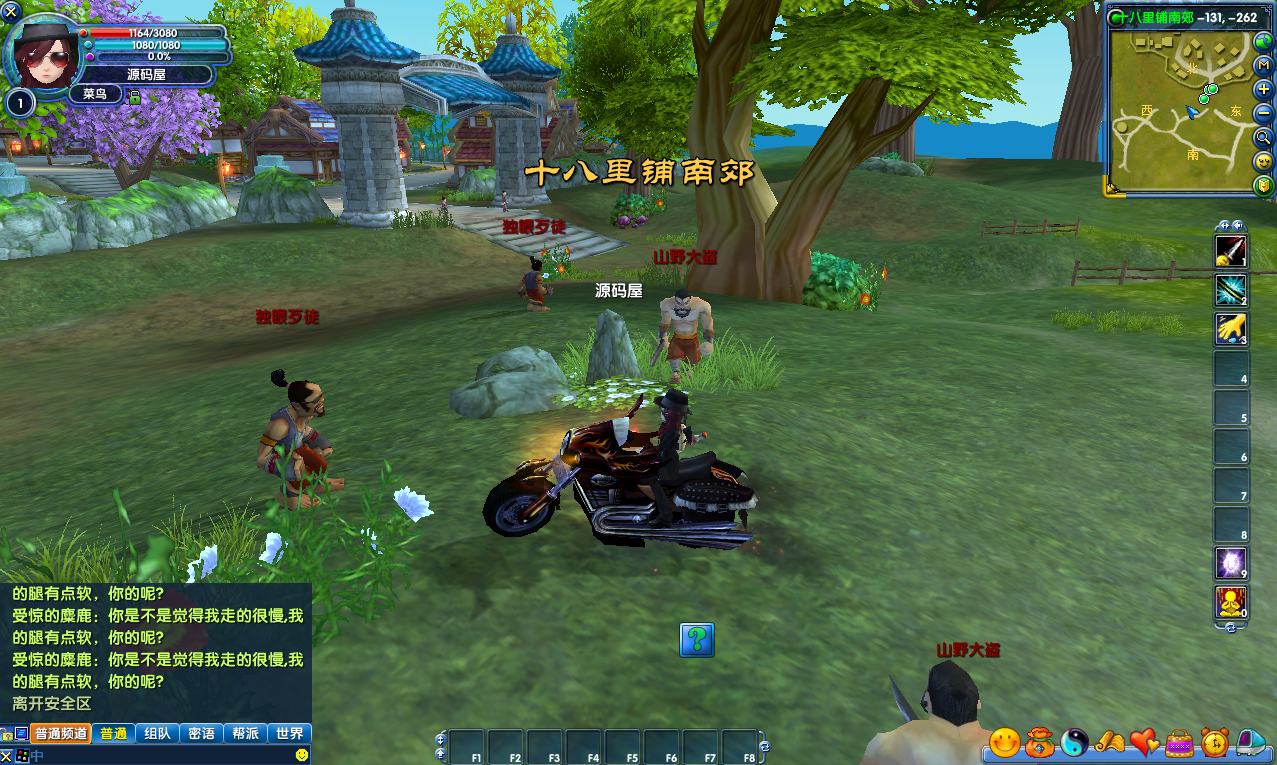Image resolution: width=1277 pixels, height=765 pixels.
Task: Click the player portrait avatar
Action: (x=43, y=50)
